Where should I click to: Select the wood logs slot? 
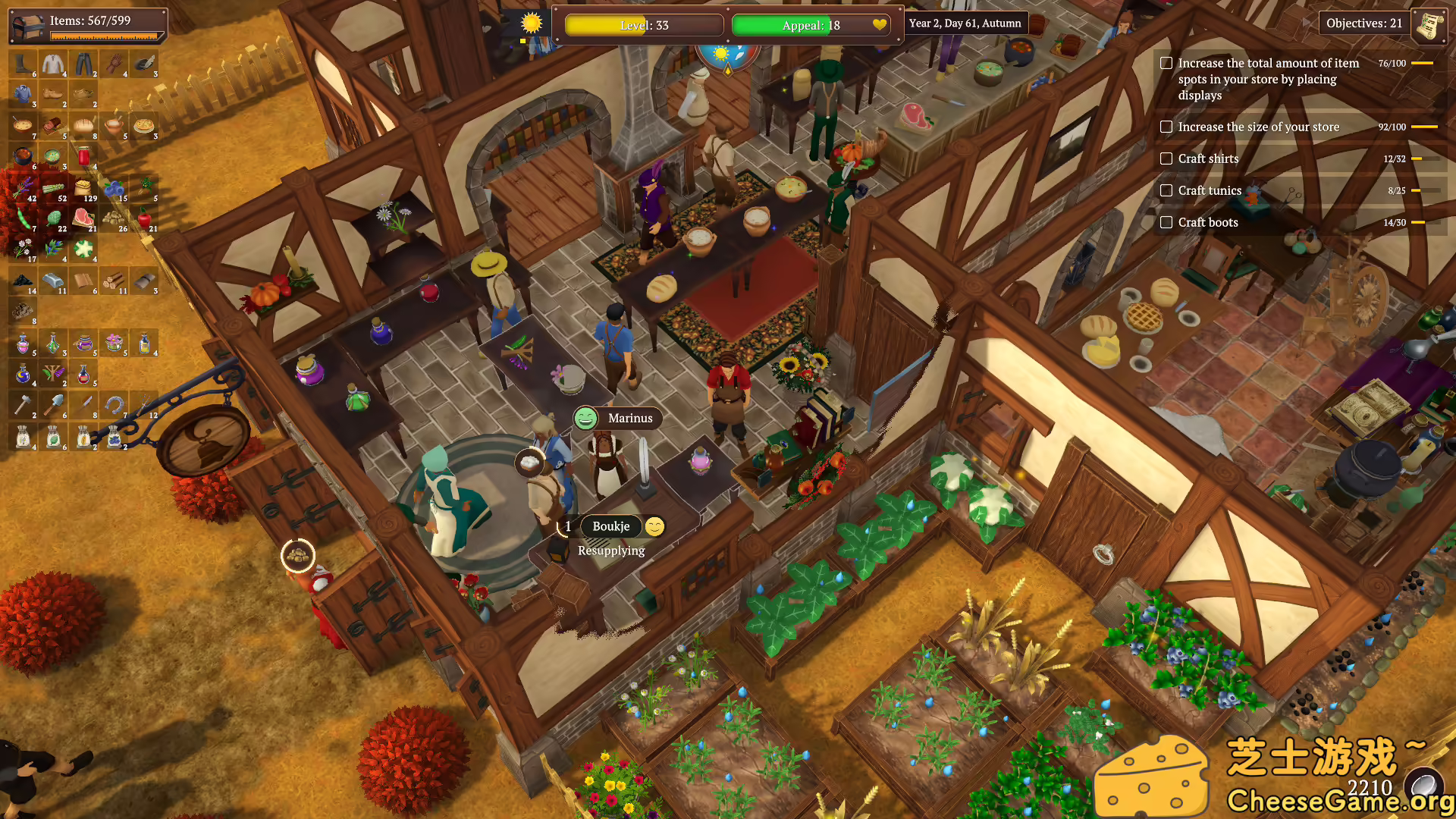pyautogui.click(x=114, y=281)
